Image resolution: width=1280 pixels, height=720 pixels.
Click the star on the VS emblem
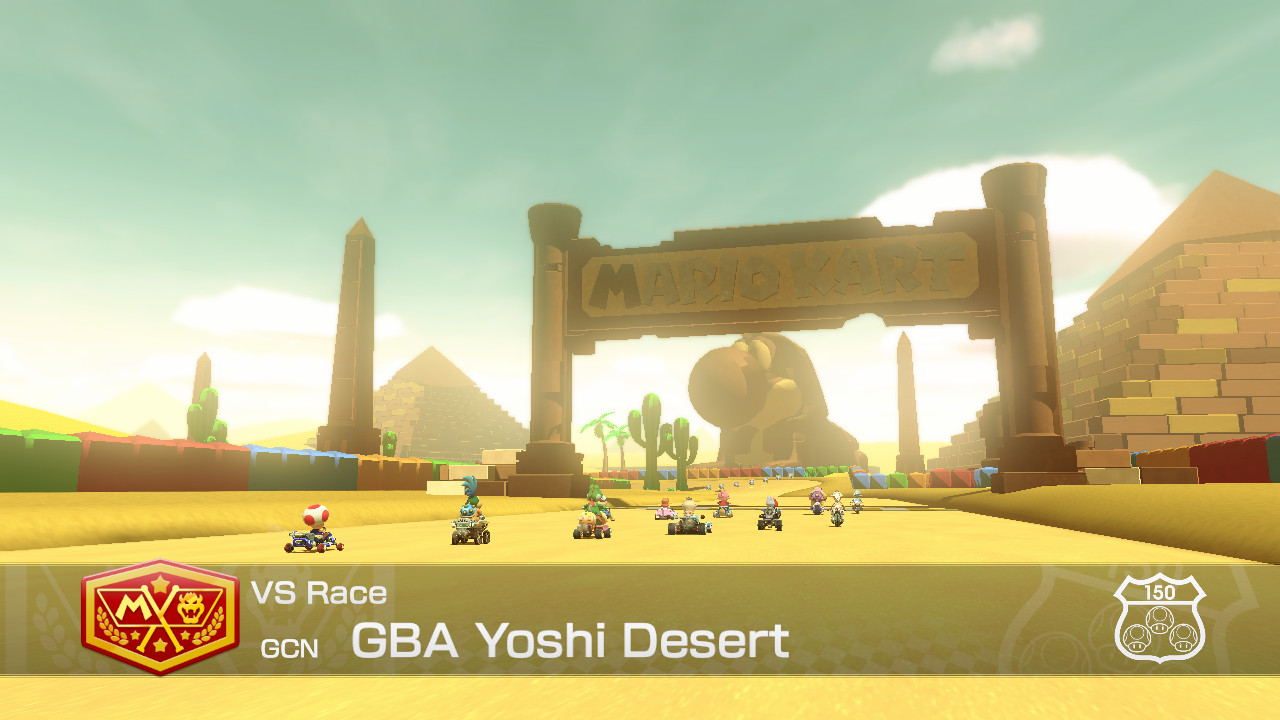click(160, 583)
